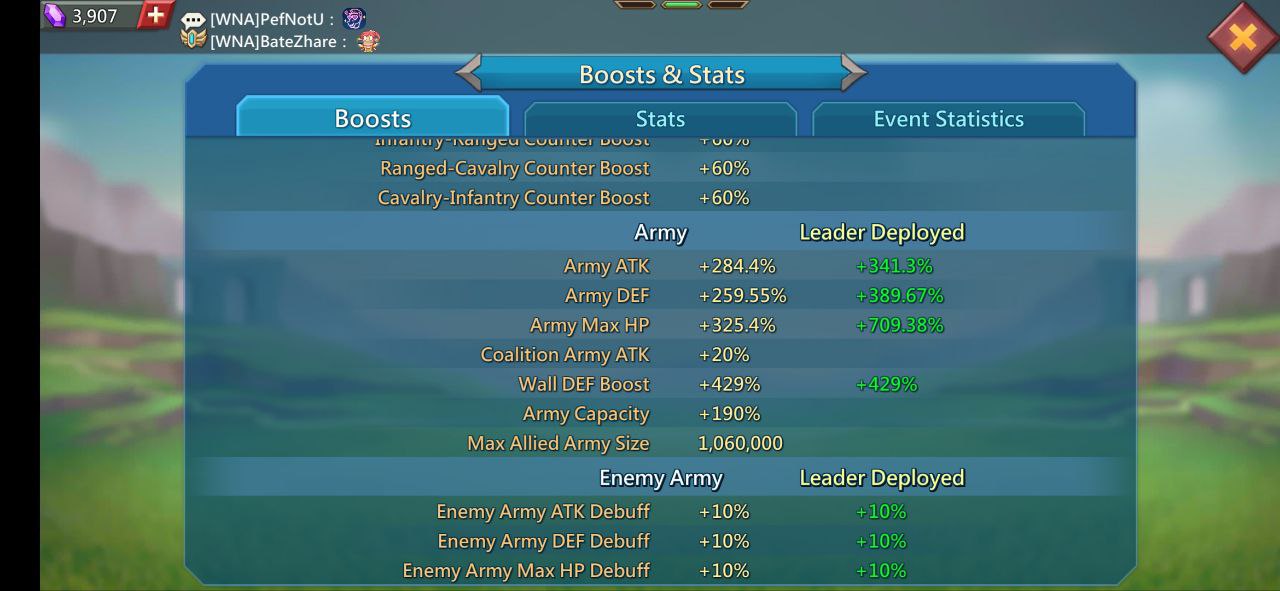
Task: Switch to the Stats tab
Action: click(660, 119)
